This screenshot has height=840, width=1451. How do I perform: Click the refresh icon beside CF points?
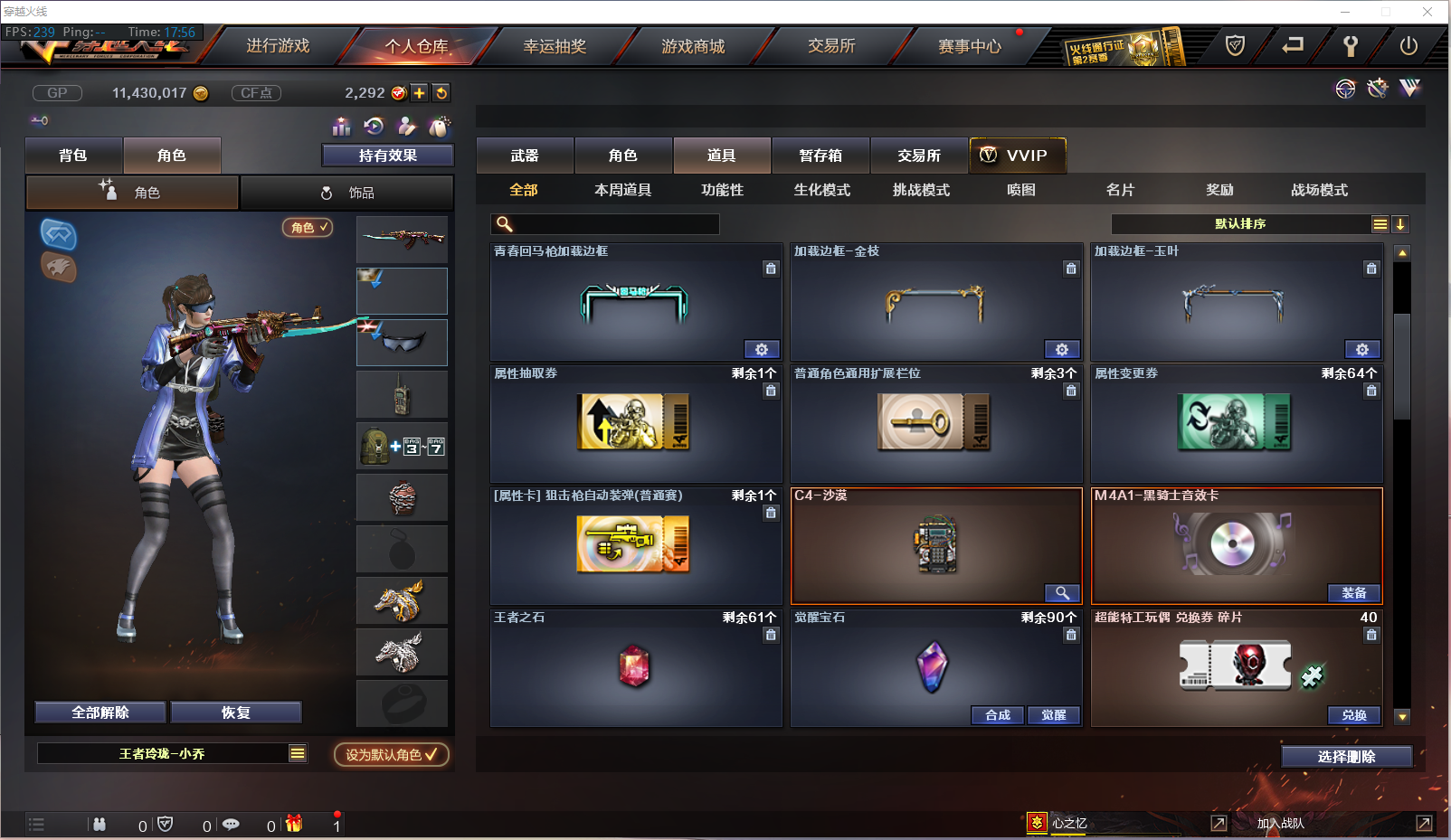441,92
